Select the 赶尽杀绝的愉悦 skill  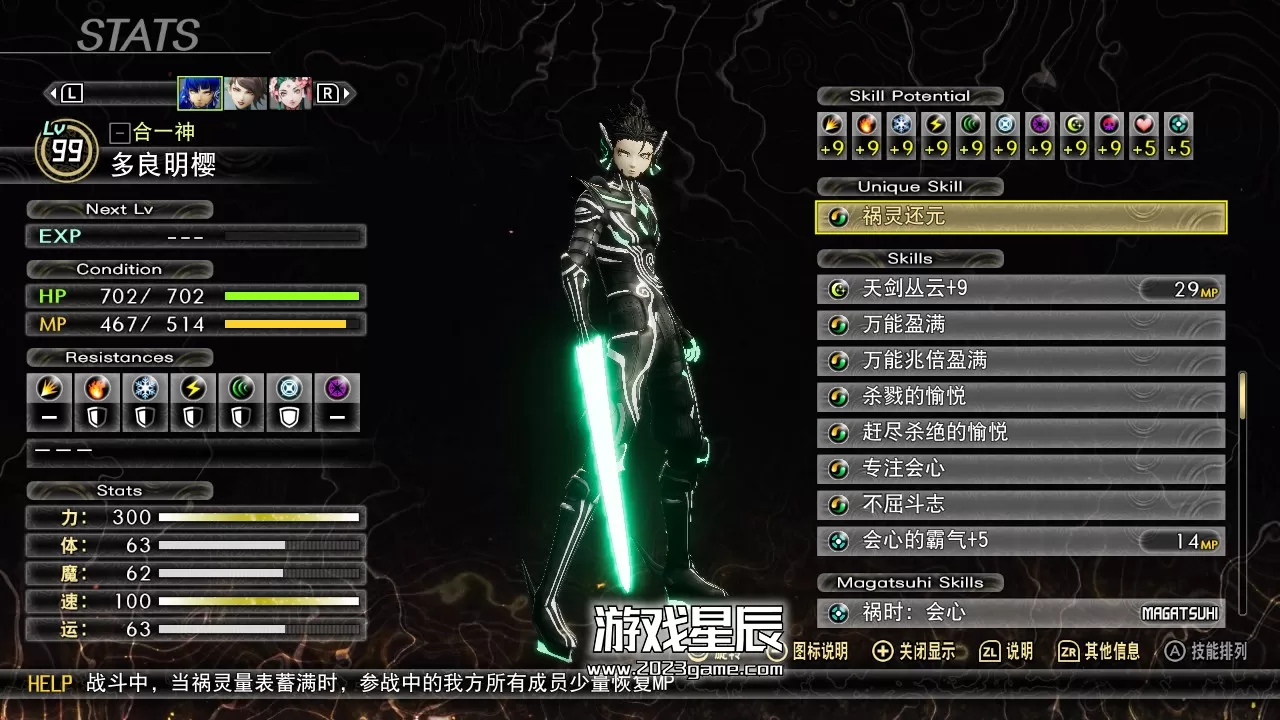pos(1020,433)
